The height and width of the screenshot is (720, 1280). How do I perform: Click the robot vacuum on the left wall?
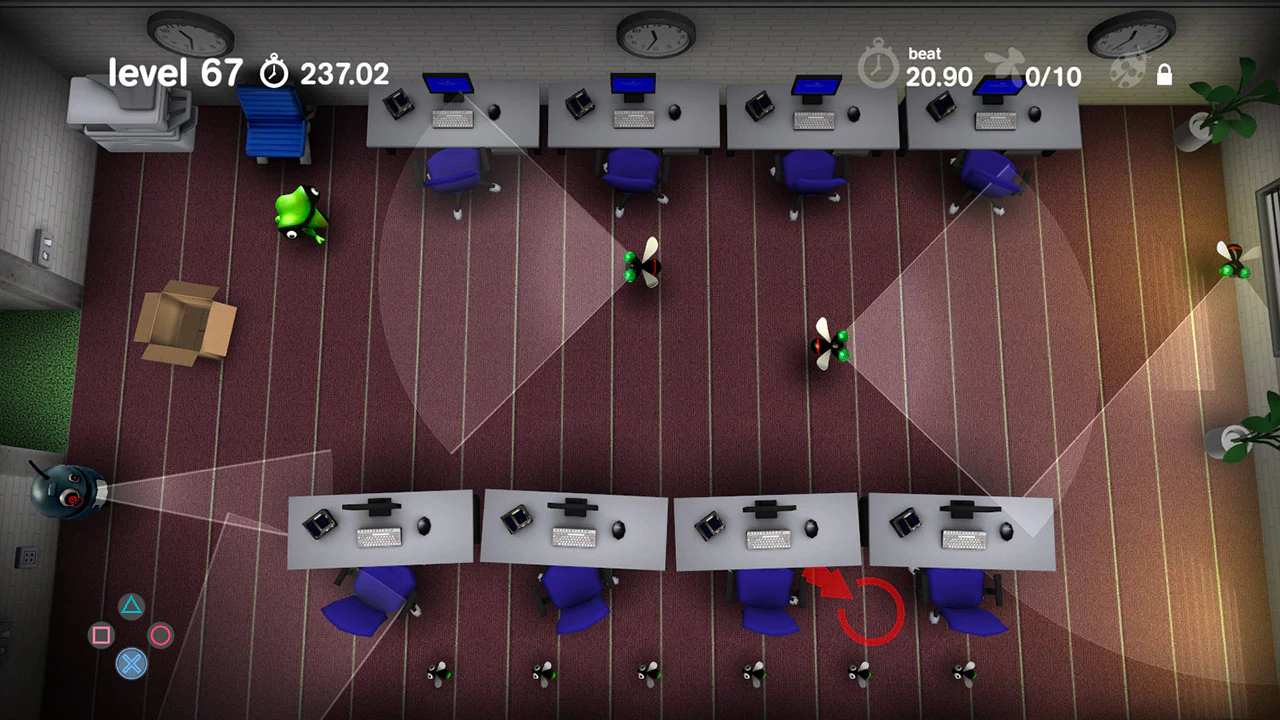(x=65, y=490)
